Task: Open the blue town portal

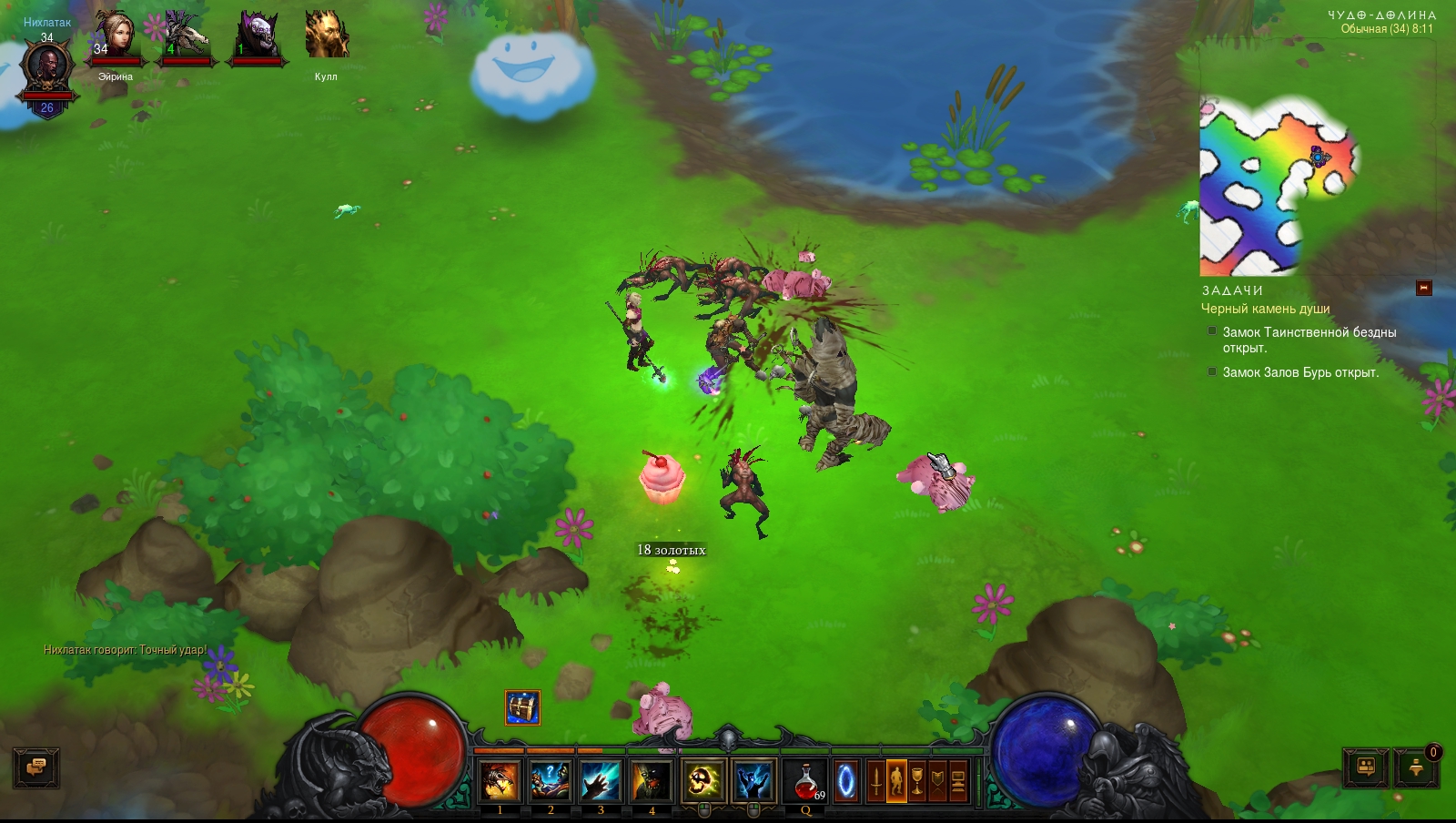Action: (x=846, y=781)
